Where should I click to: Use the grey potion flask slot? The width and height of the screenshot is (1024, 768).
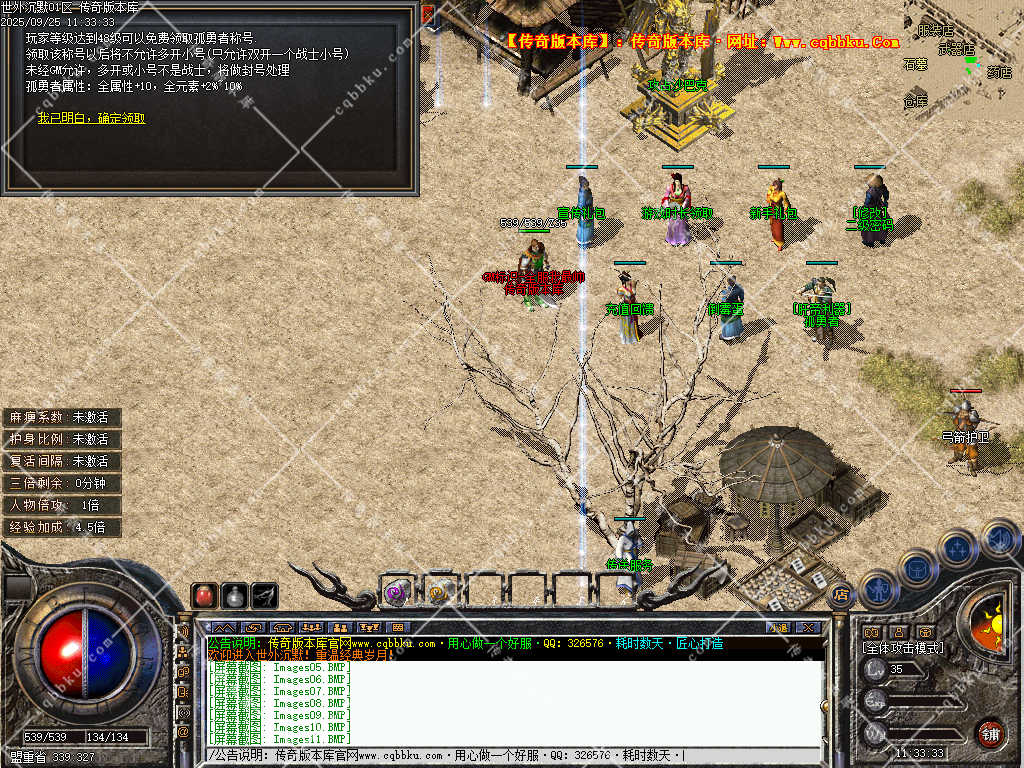pyautogui.click(x=234, y=596)
